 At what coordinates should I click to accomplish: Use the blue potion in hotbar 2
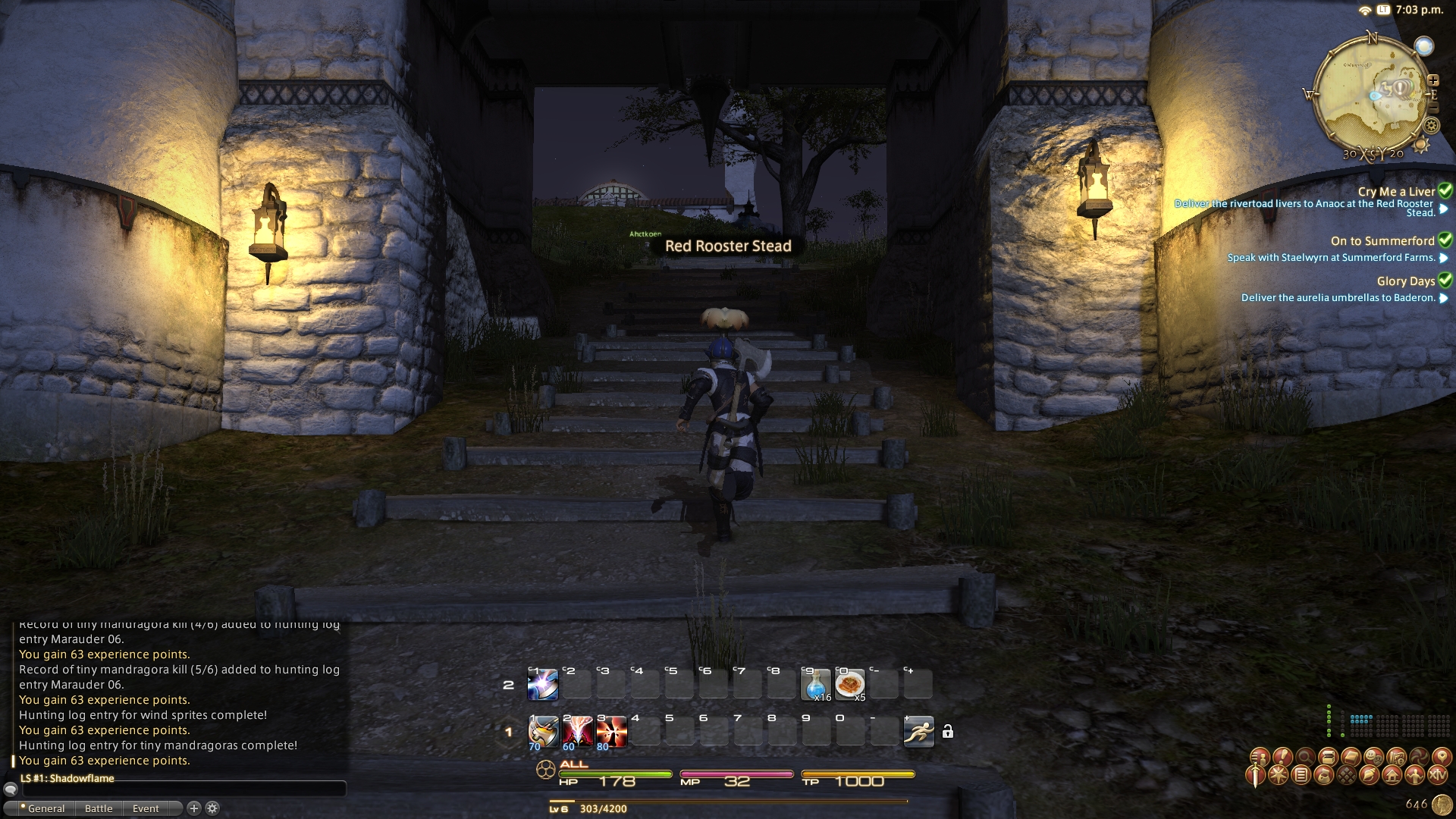[x=816, y=685]
